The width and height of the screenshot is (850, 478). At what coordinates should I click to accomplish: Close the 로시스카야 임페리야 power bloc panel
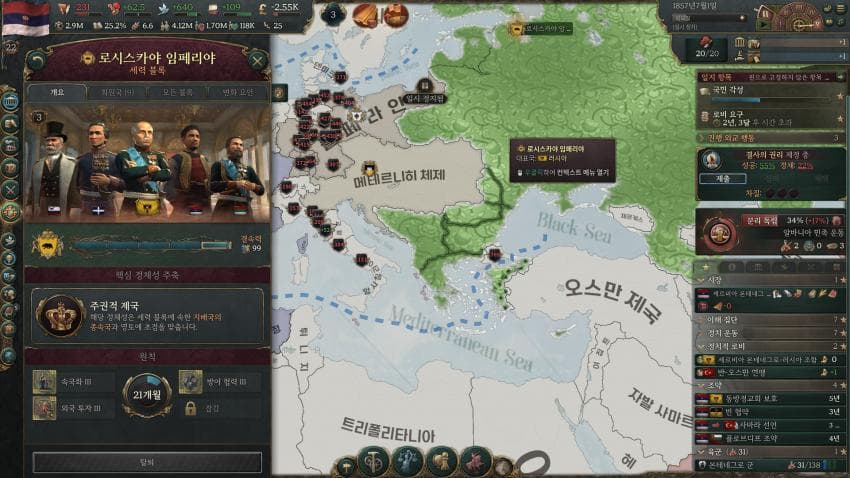258,60
